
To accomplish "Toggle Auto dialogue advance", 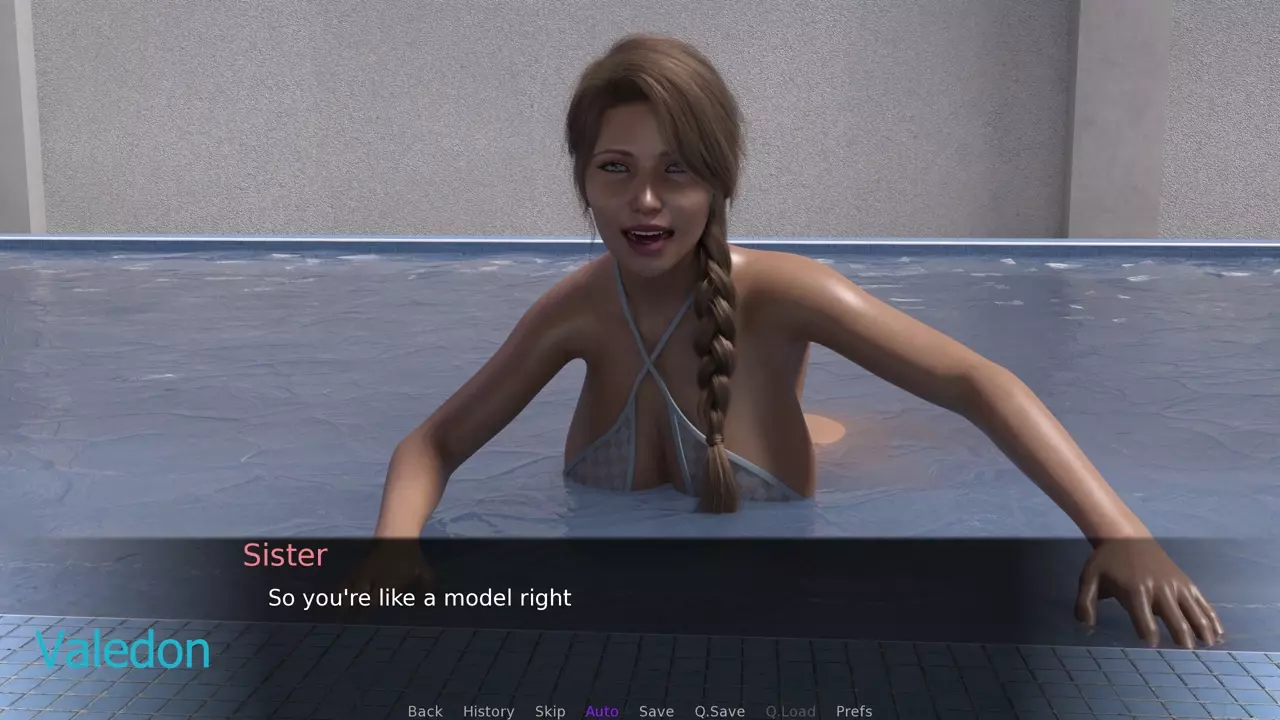I will (602, 711).
